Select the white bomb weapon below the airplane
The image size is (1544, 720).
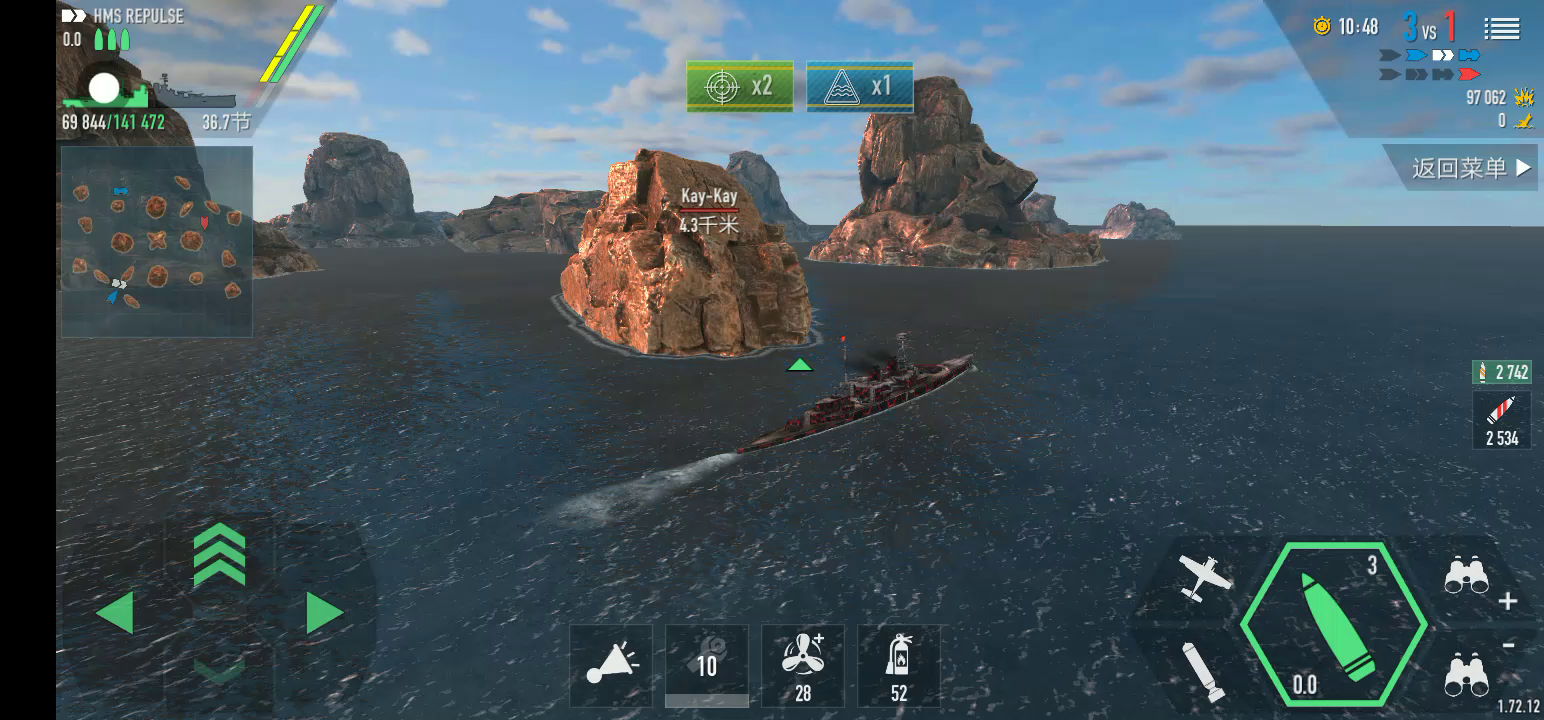pyautogui.click(x=1202, y=670)
